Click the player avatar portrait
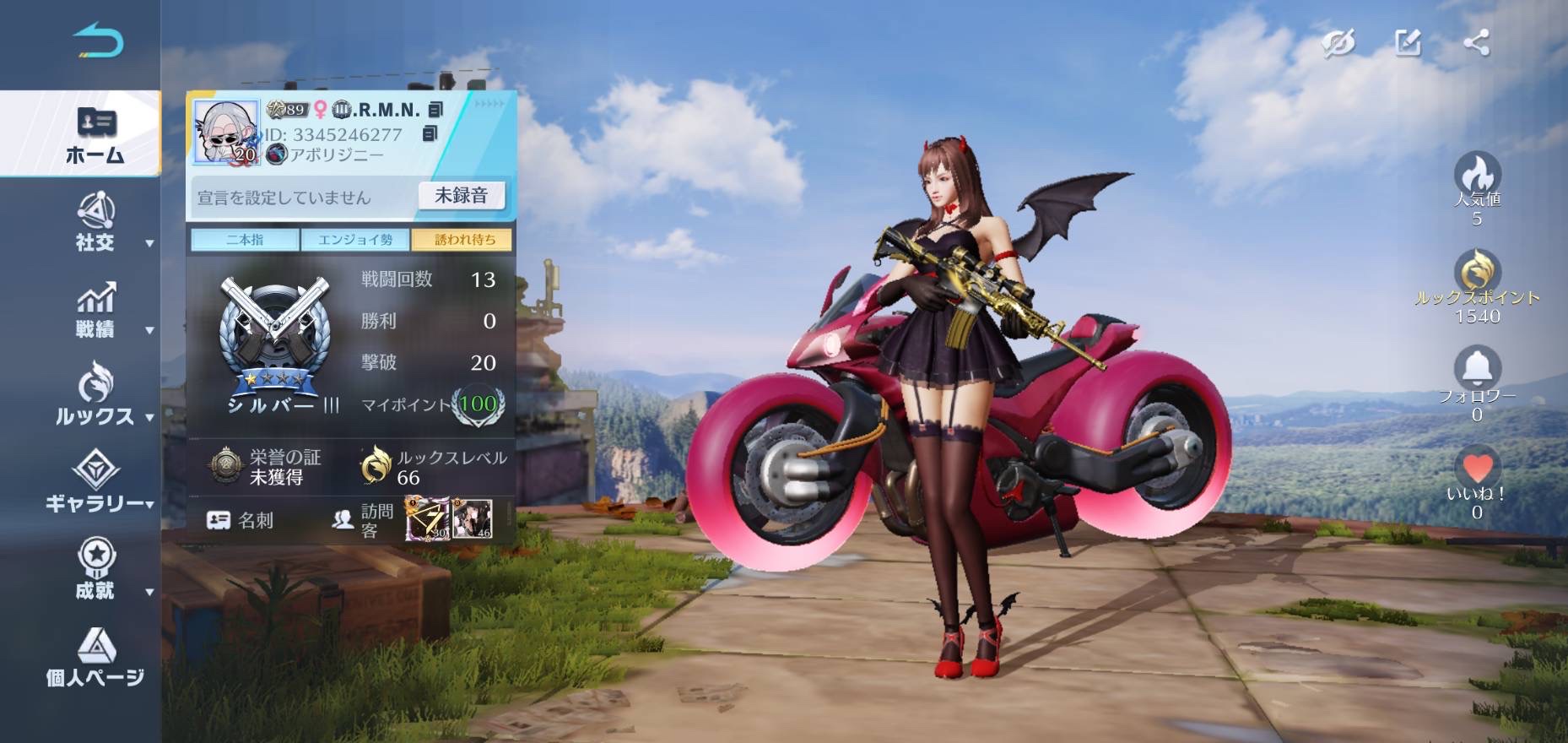Image resolution: width=1568 pixels, height=743 pixels. pos(225,132)
